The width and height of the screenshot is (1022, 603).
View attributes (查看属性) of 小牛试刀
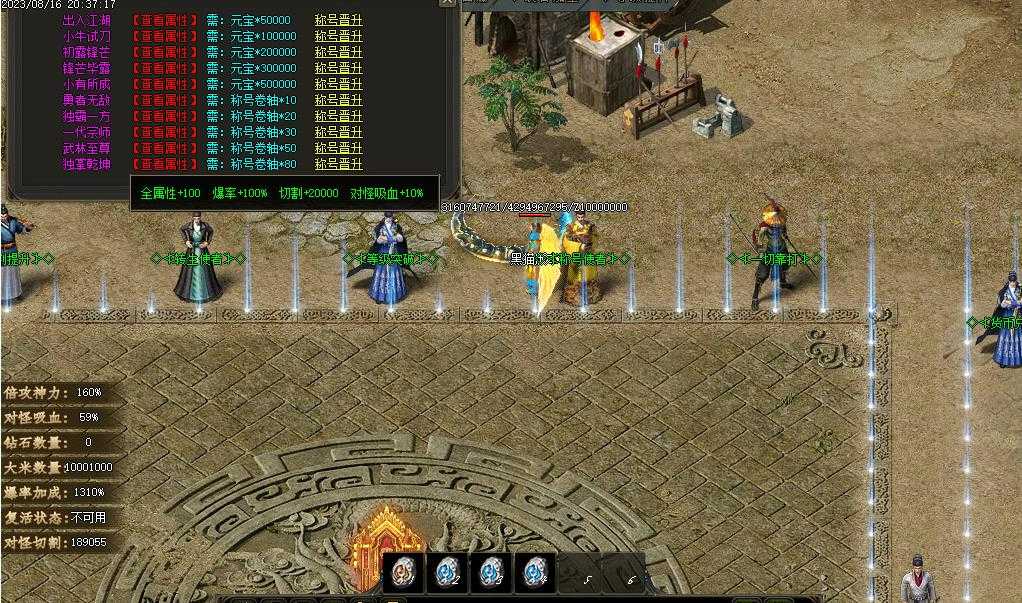[x=165, y=36]
